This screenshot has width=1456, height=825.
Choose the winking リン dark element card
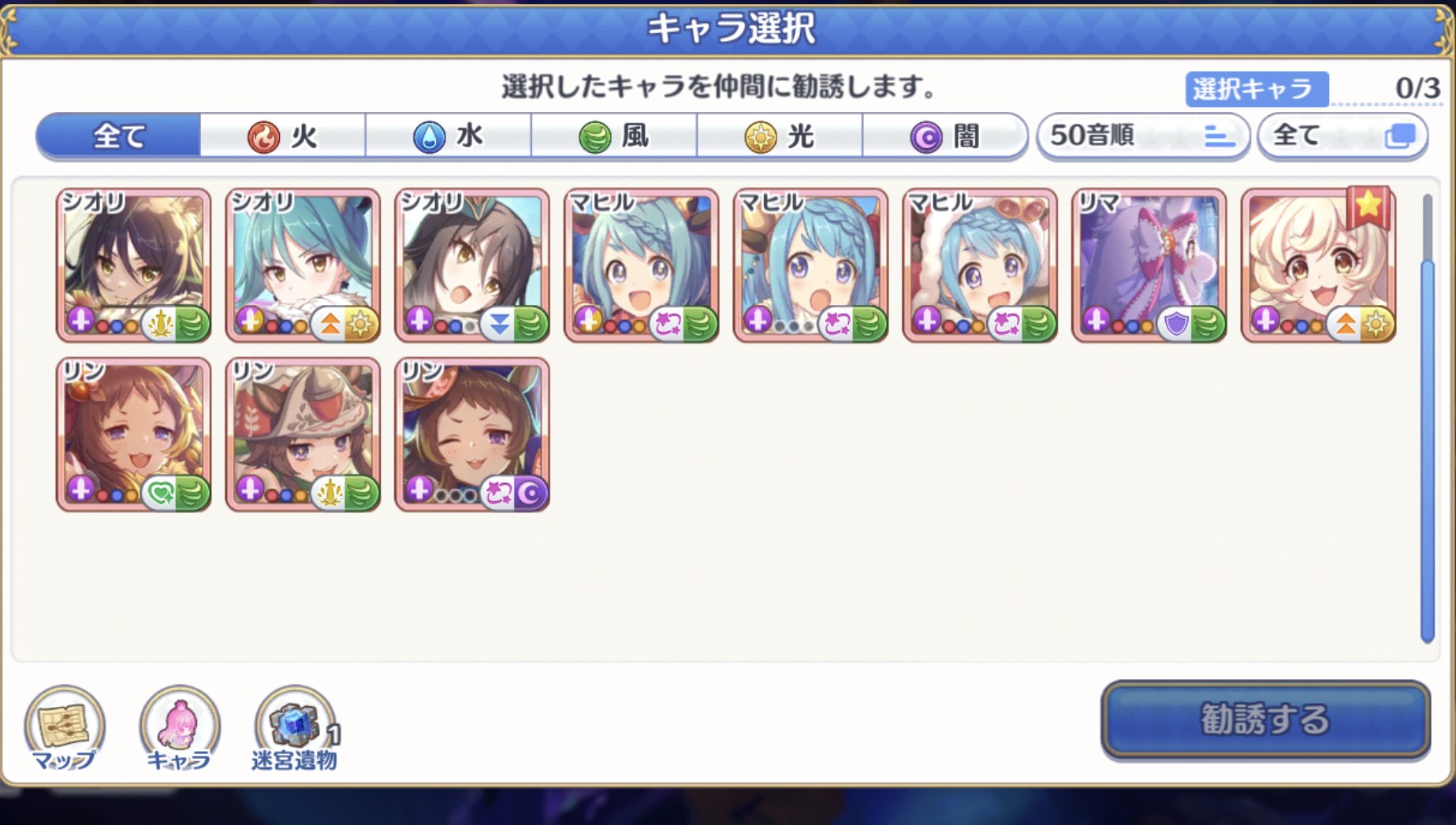[471, 434]
